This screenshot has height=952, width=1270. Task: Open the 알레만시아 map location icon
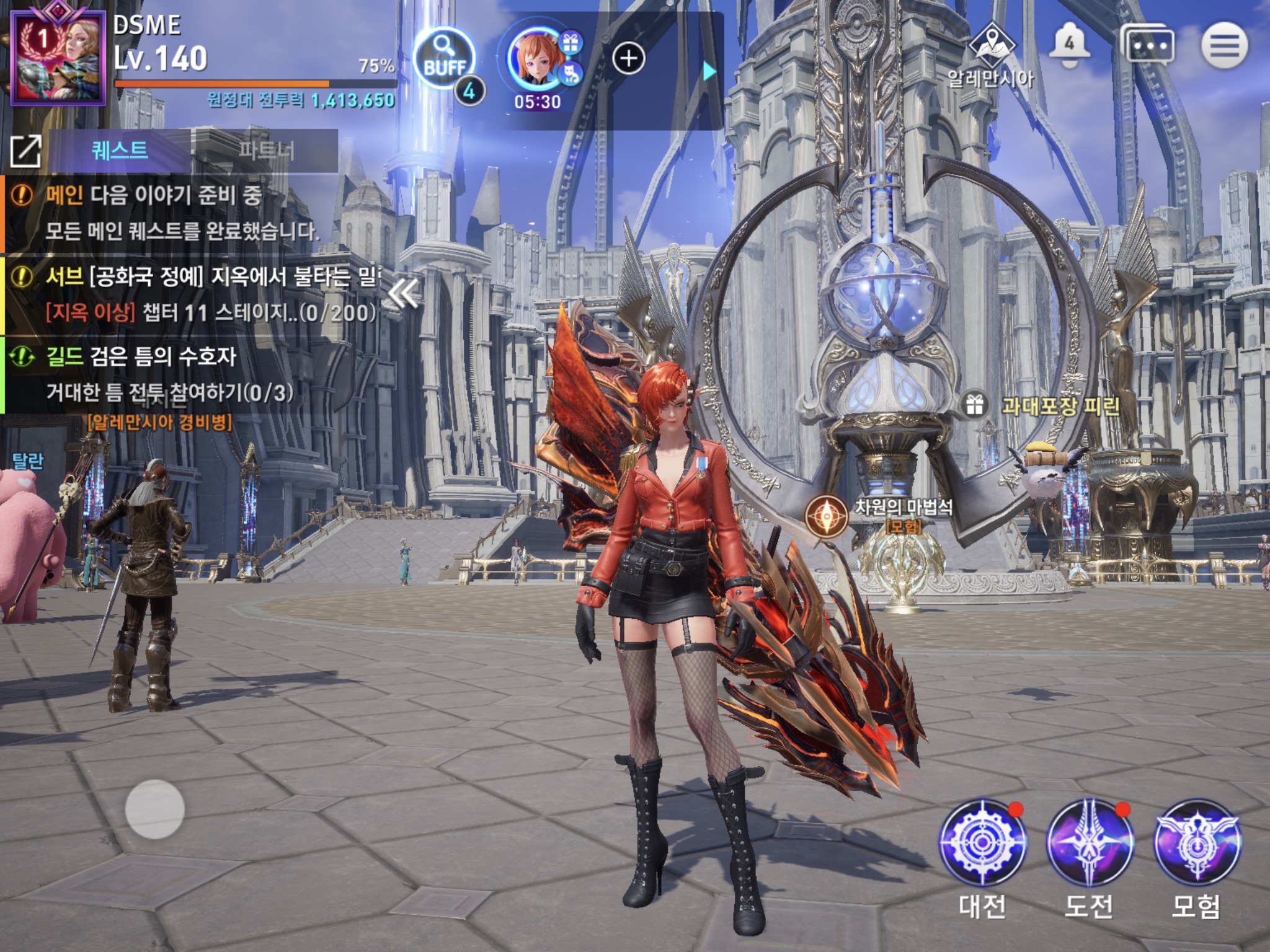pos(992,45)
